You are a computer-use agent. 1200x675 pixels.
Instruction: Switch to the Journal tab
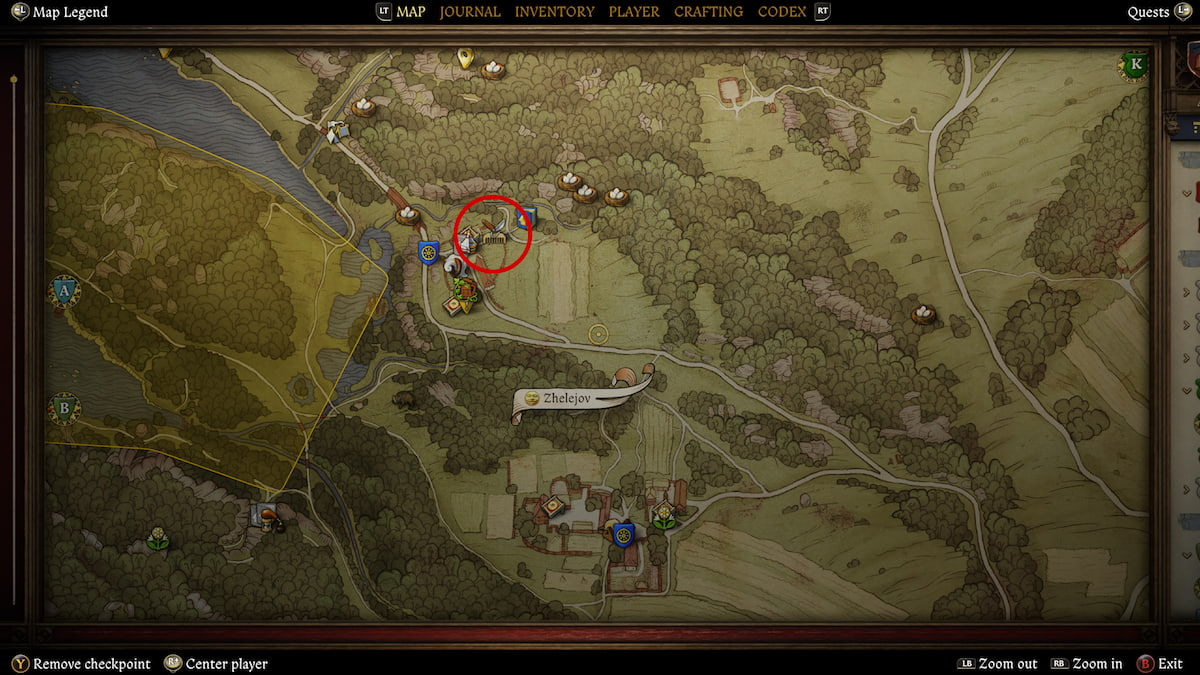pyautogui.click(x=470, y=12)
